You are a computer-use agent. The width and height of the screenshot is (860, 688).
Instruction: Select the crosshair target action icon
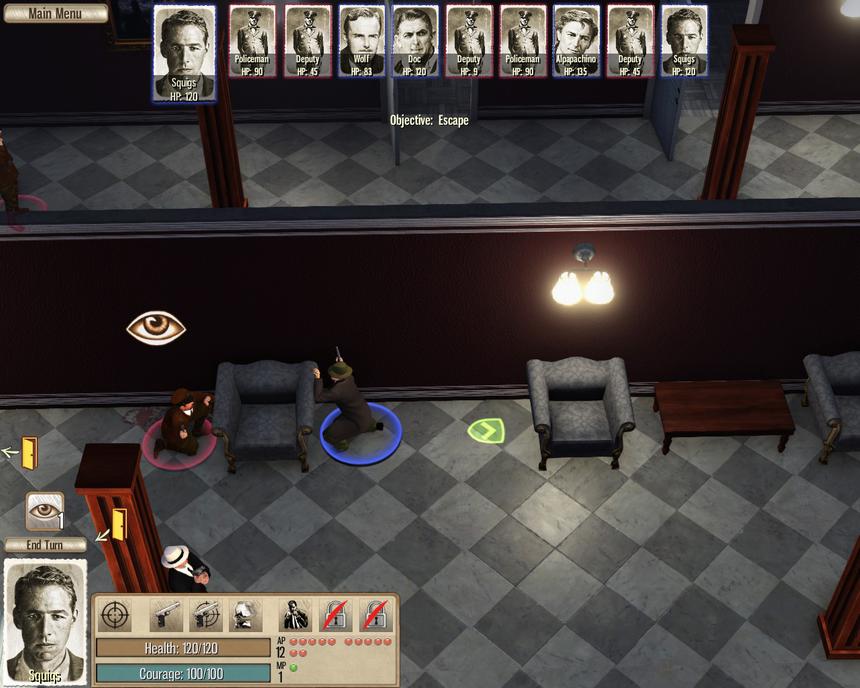click(x=116, y=615)
